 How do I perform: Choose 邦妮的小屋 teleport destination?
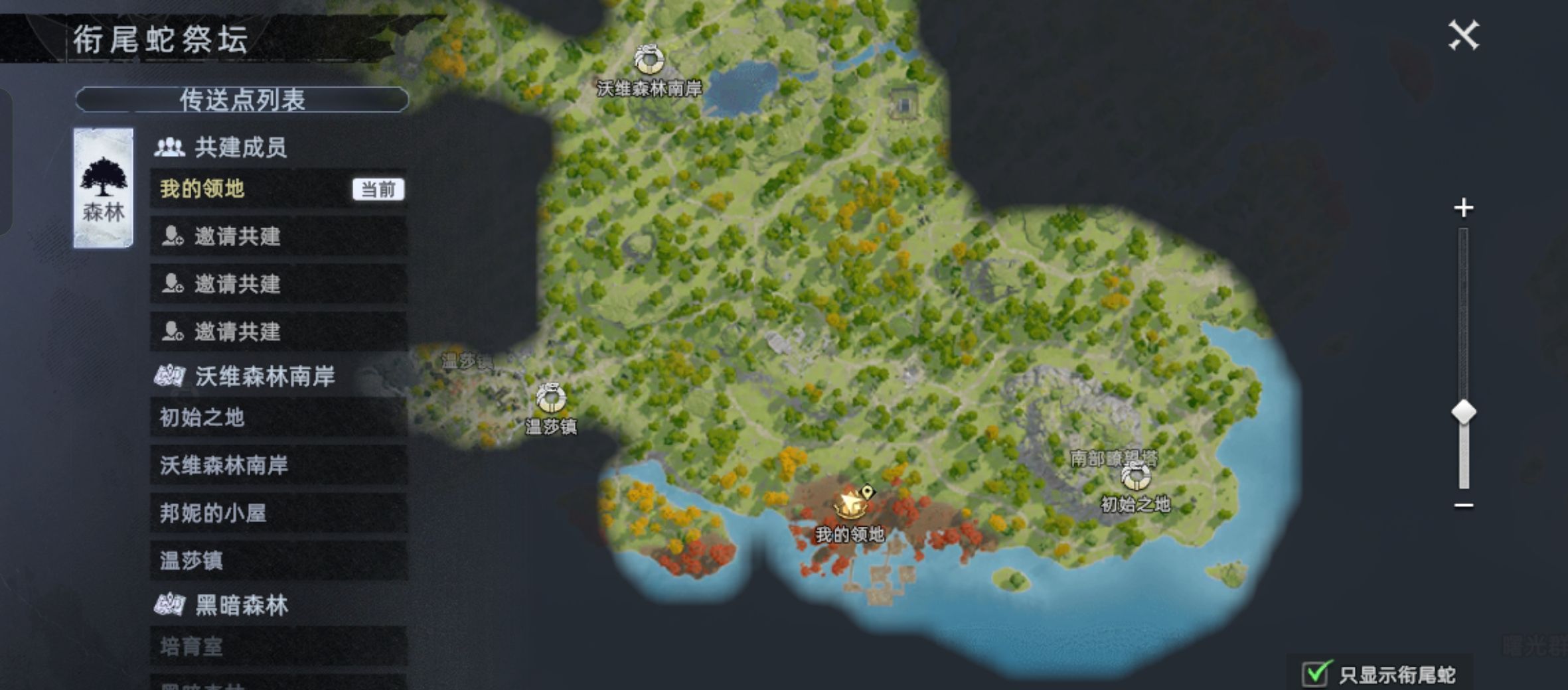(278, 513)
